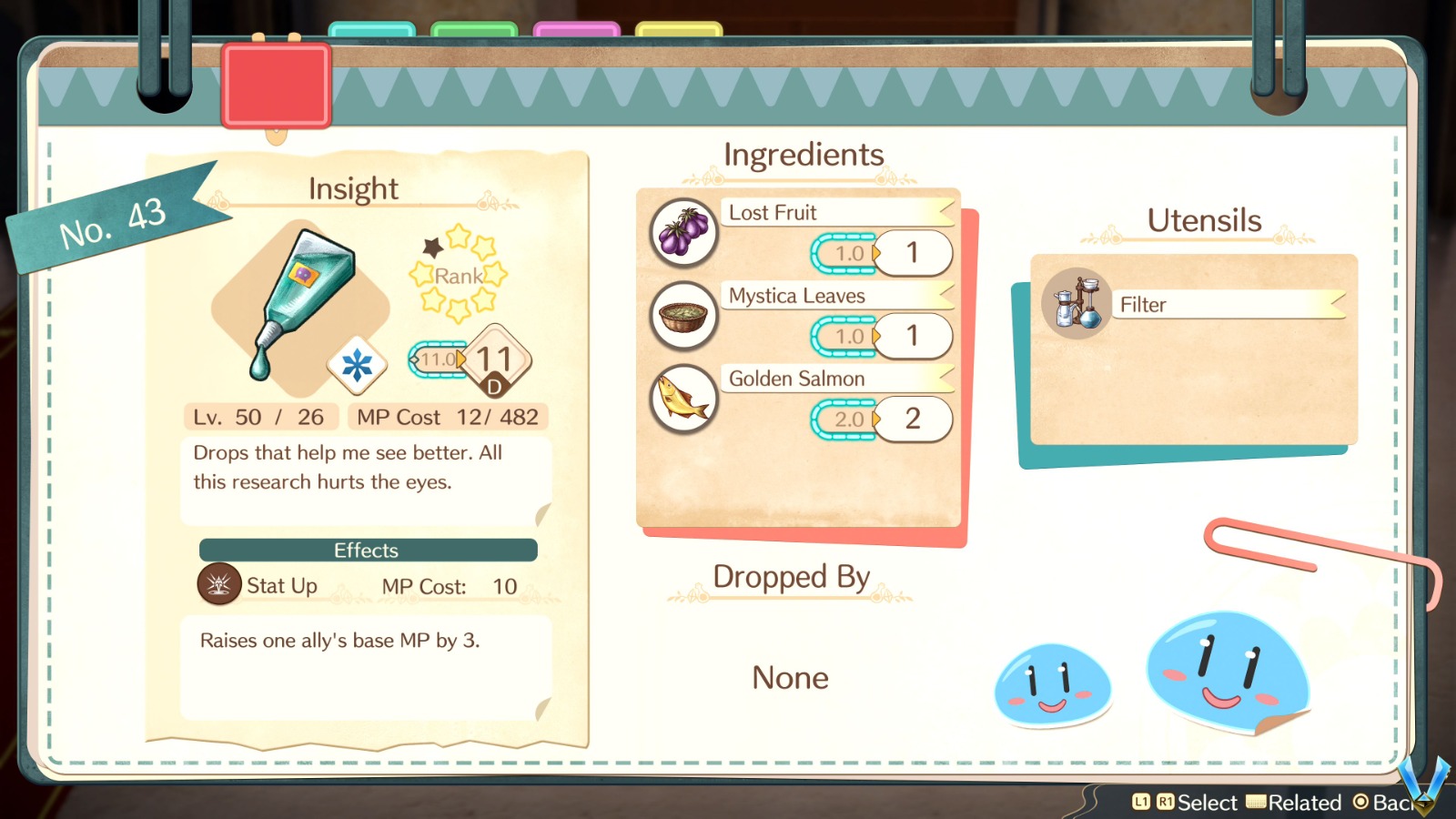
Task: Toggle the black rank star
Action: 432,248
